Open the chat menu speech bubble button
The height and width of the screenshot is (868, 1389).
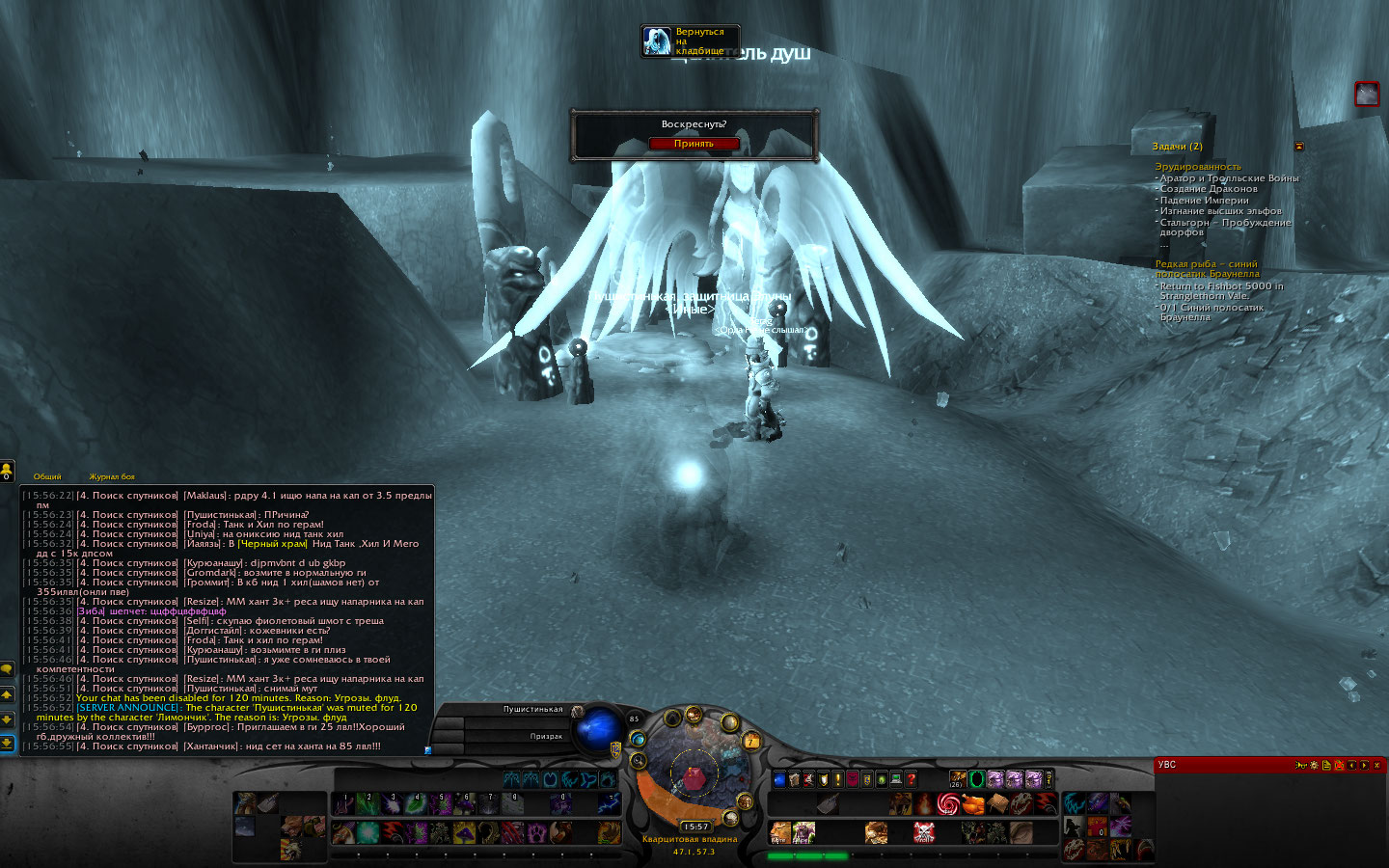click(7, 669)
